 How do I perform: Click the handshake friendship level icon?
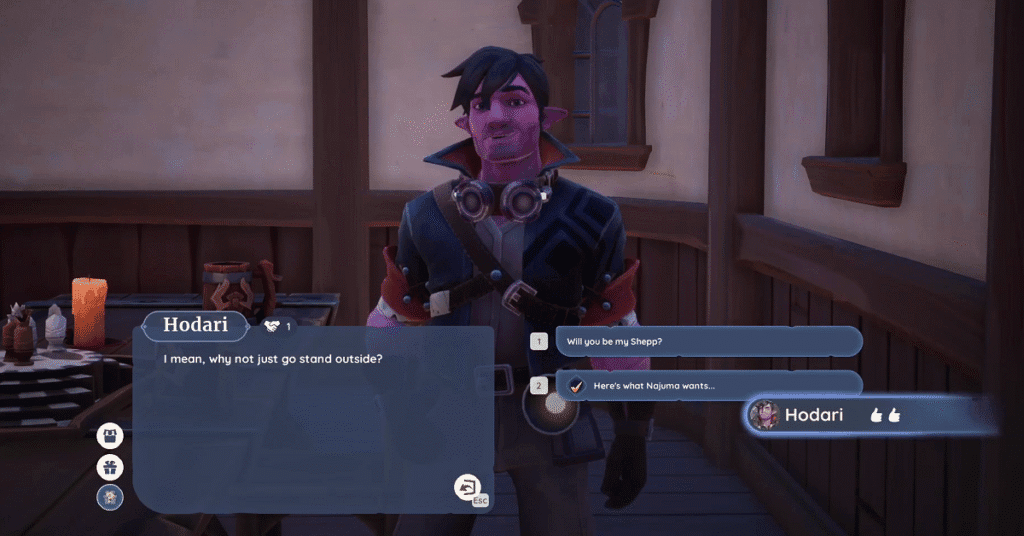(272, 326)
